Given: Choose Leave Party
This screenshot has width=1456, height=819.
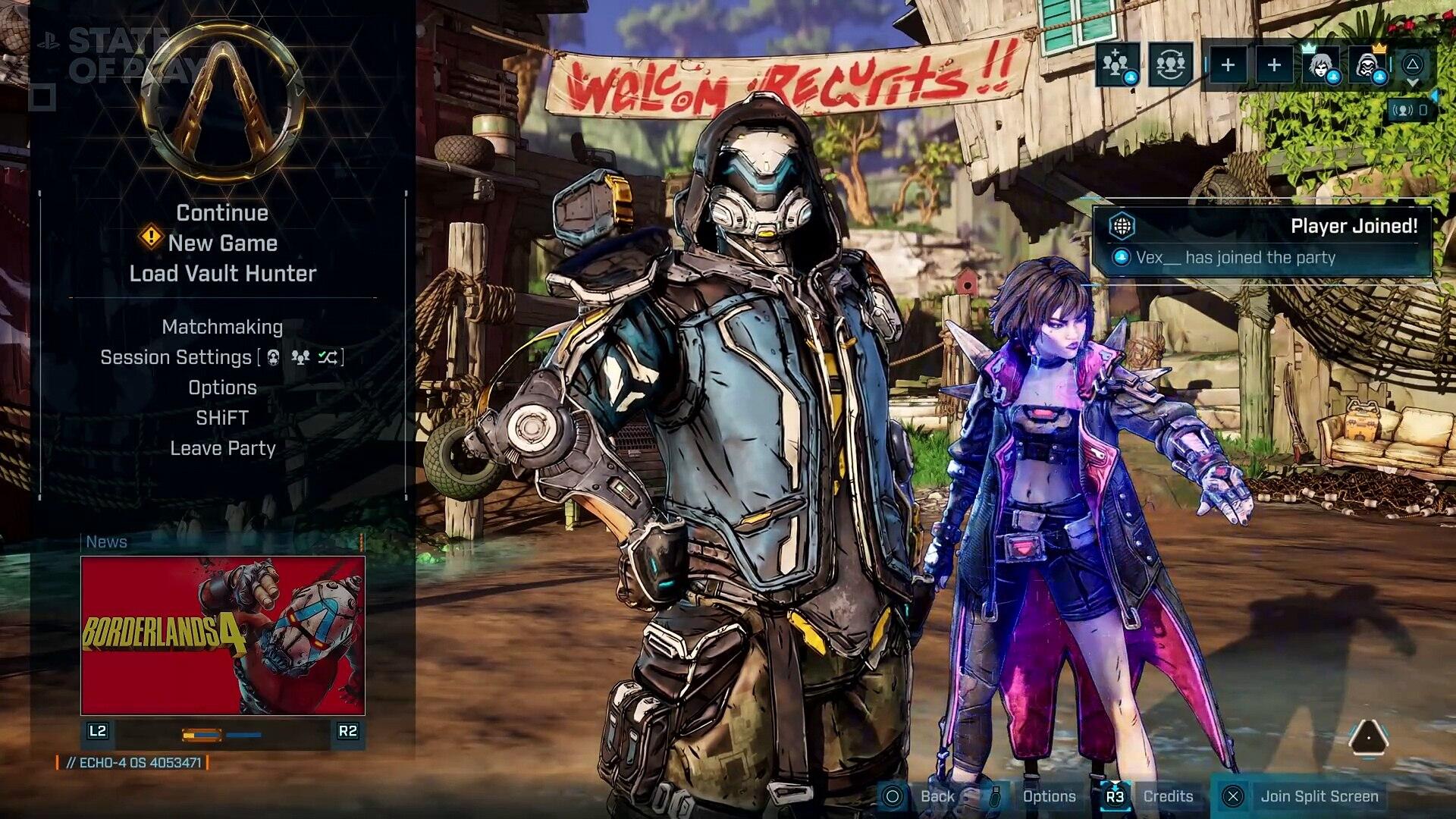Looking at the screenshot, I should coord(222,448).
